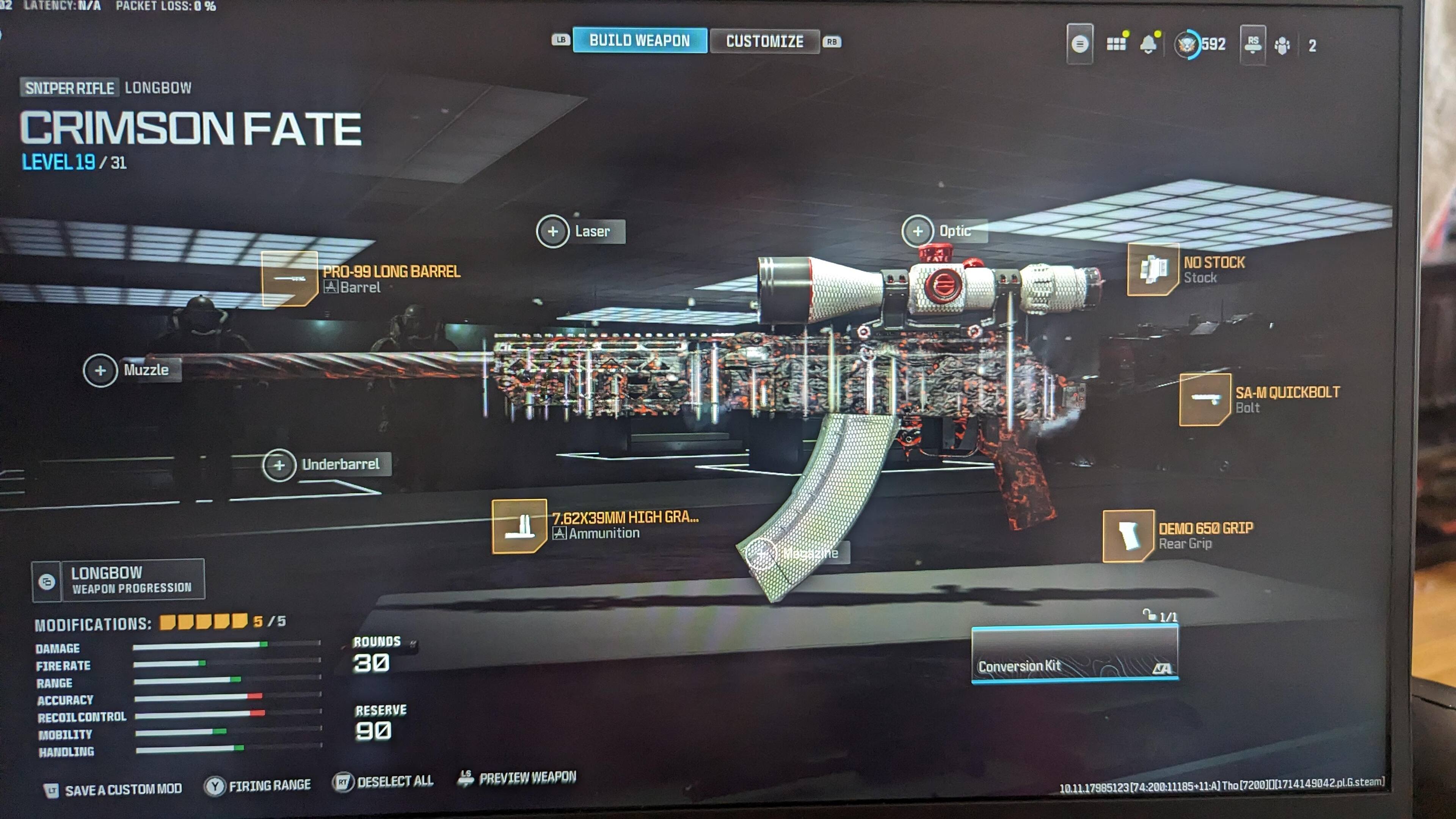The height and width of the screenshot is (819, 1456).
Task: Open the notifications bell
Action: coord(1148,44)
